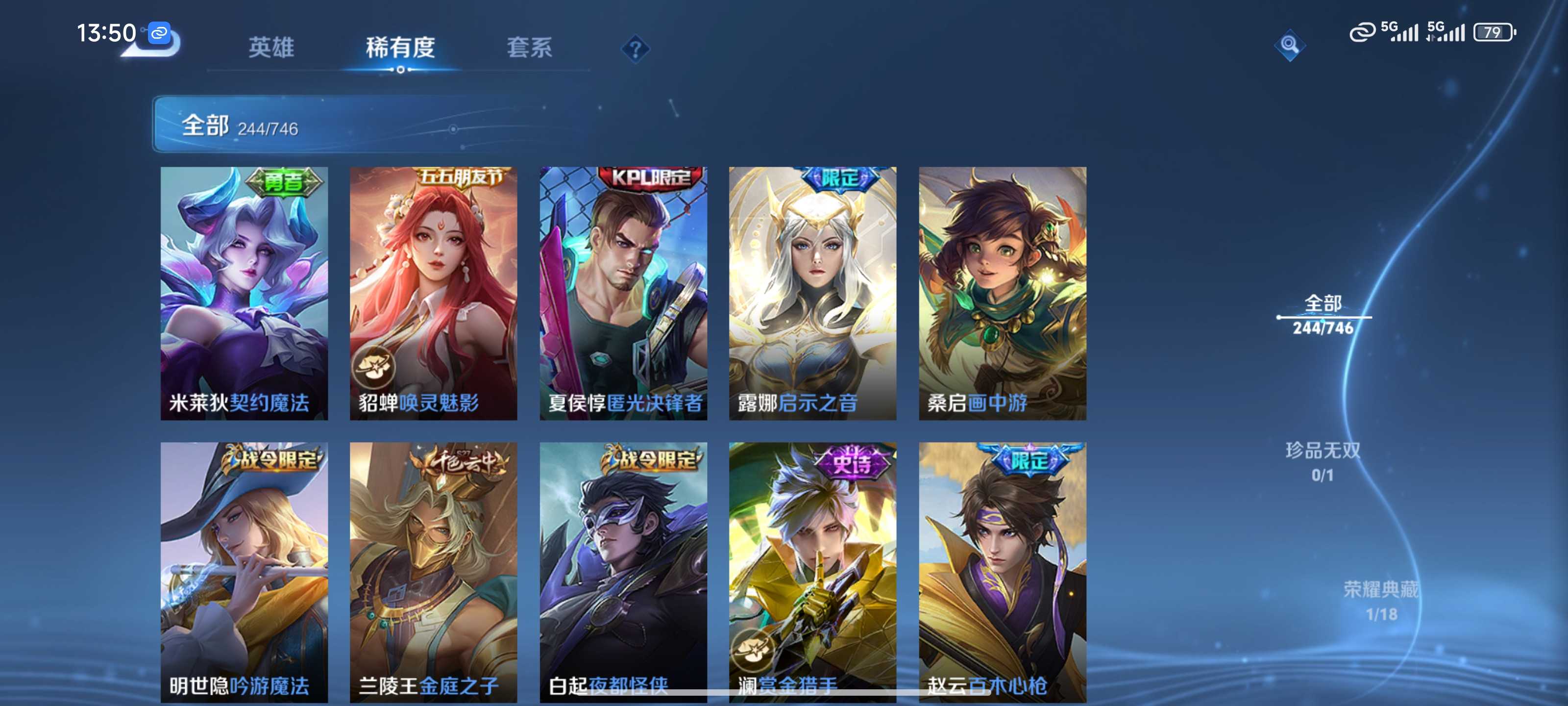This screenshot has height=706, width=1568.
Task: View 夏侯惇 匿光决锋者 skin card
Action: tap(623, 293)
